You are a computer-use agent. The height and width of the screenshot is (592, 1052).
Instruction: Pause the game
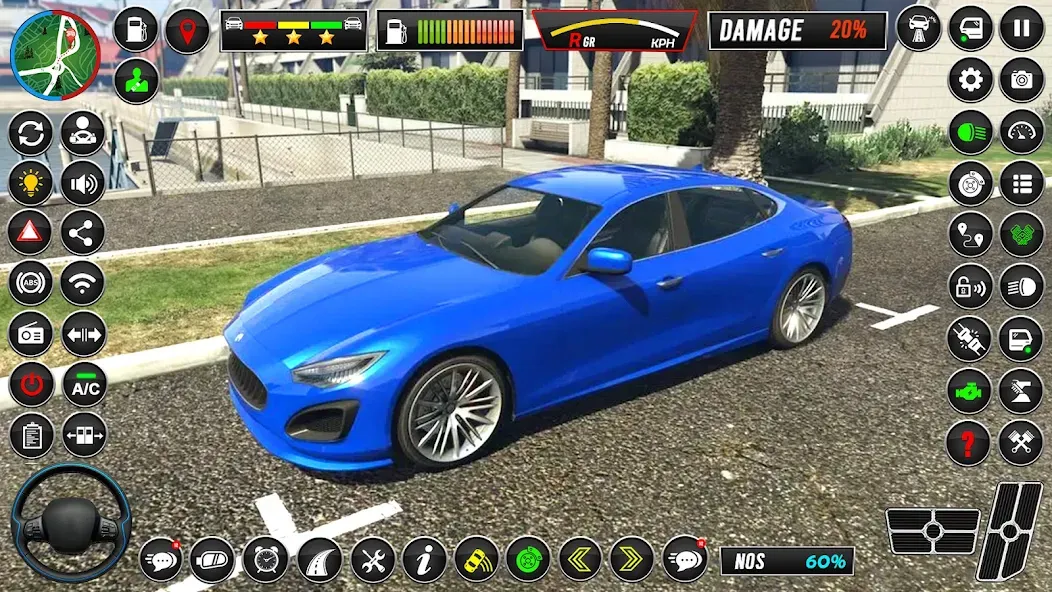(x=1021, y=28)
